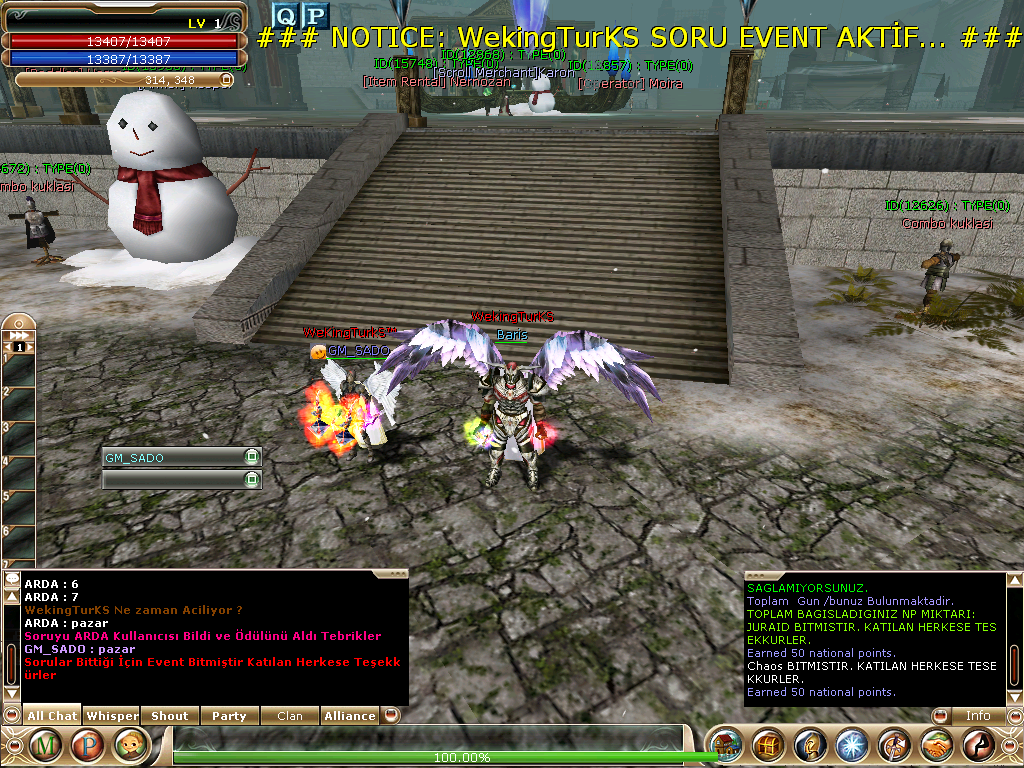Open the character face icon menu
The image size is (1024, 768).
(131, 745)
